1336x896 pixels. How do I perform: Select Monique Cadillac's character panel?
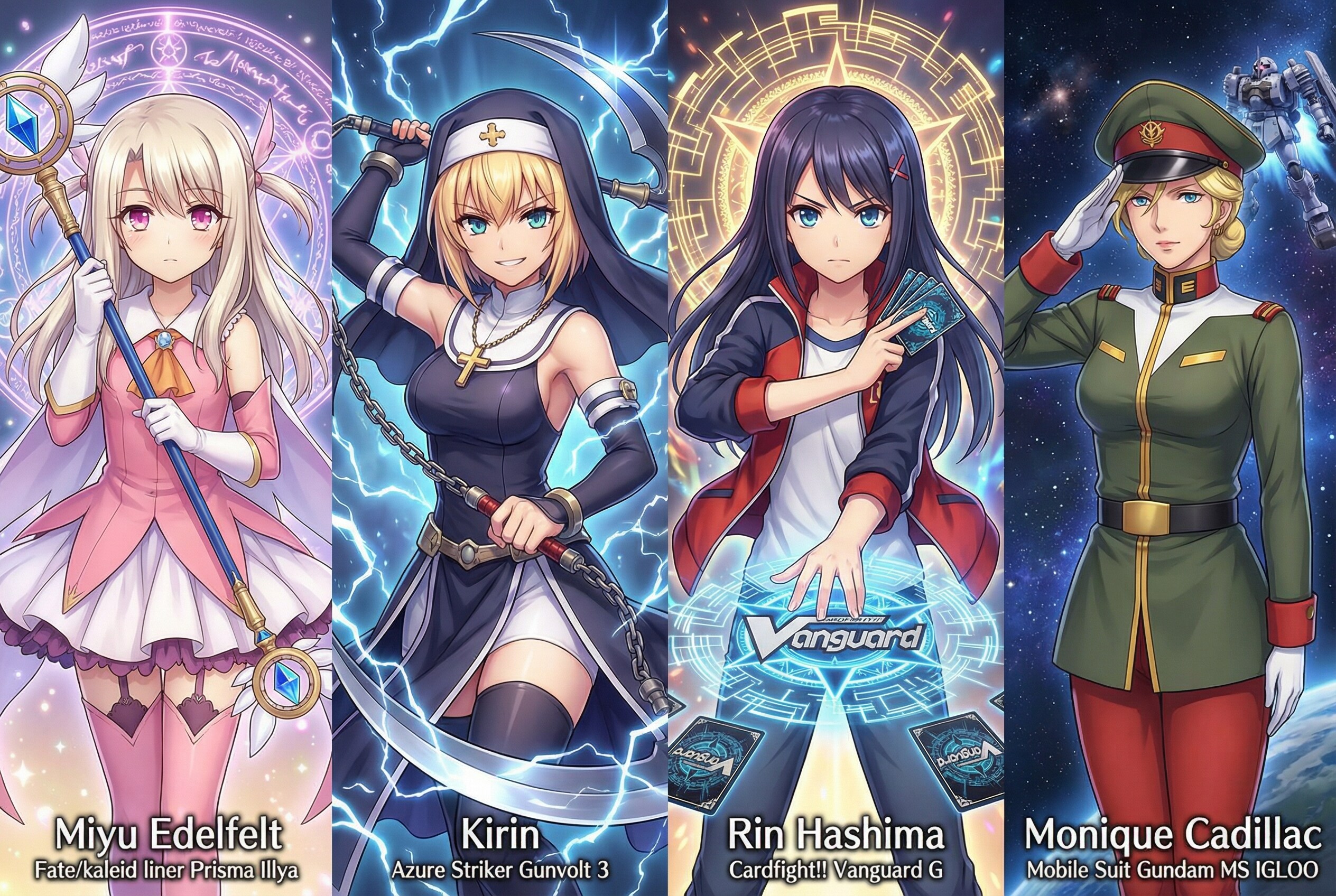[1170, 448]
